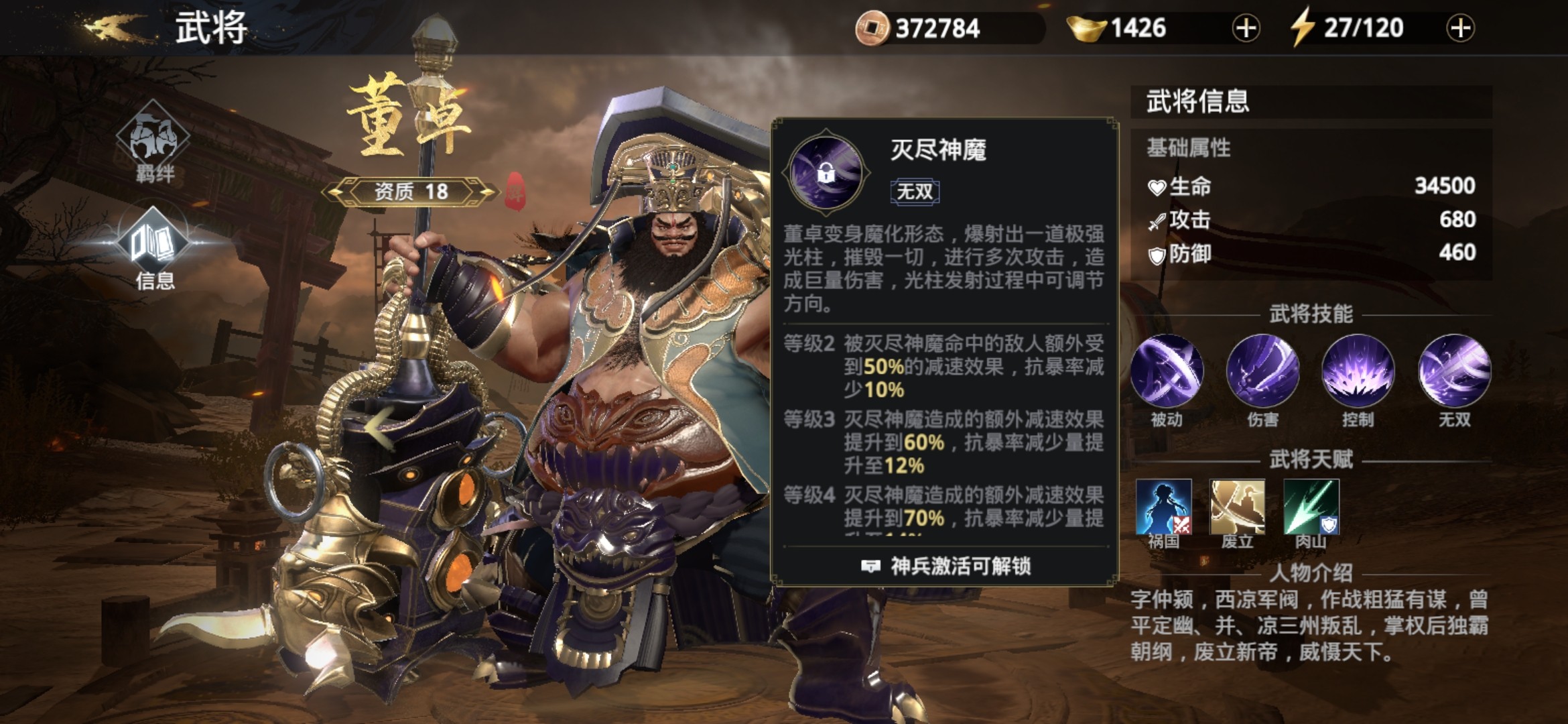This screenshot has height=724, width=1568.
Task: View the 废立 talent
Action: [x=1238, y=506]
